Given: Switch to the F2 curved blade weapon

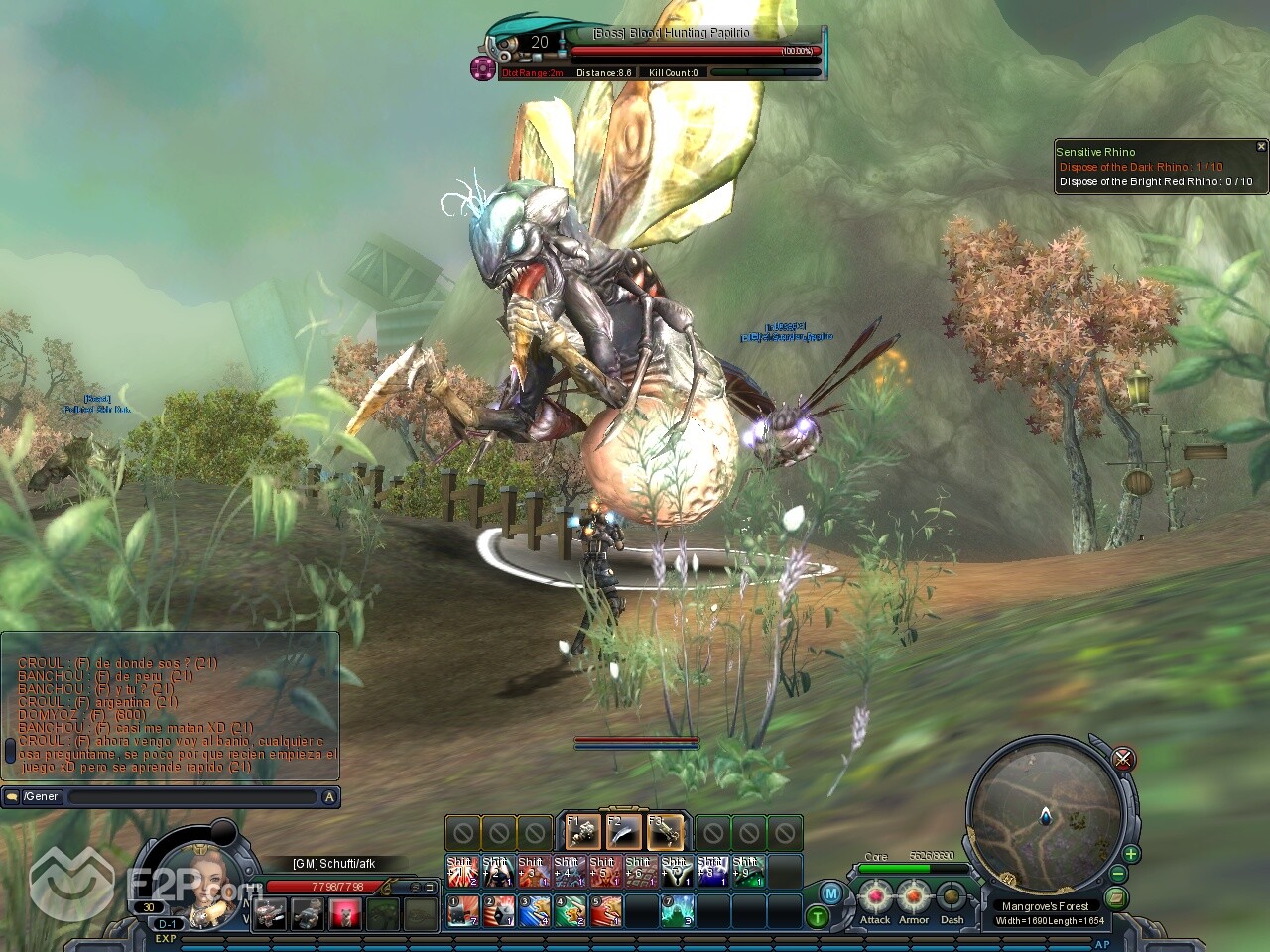Looking at the screenshot, I should pyautogui.click(x=624, y=830).
